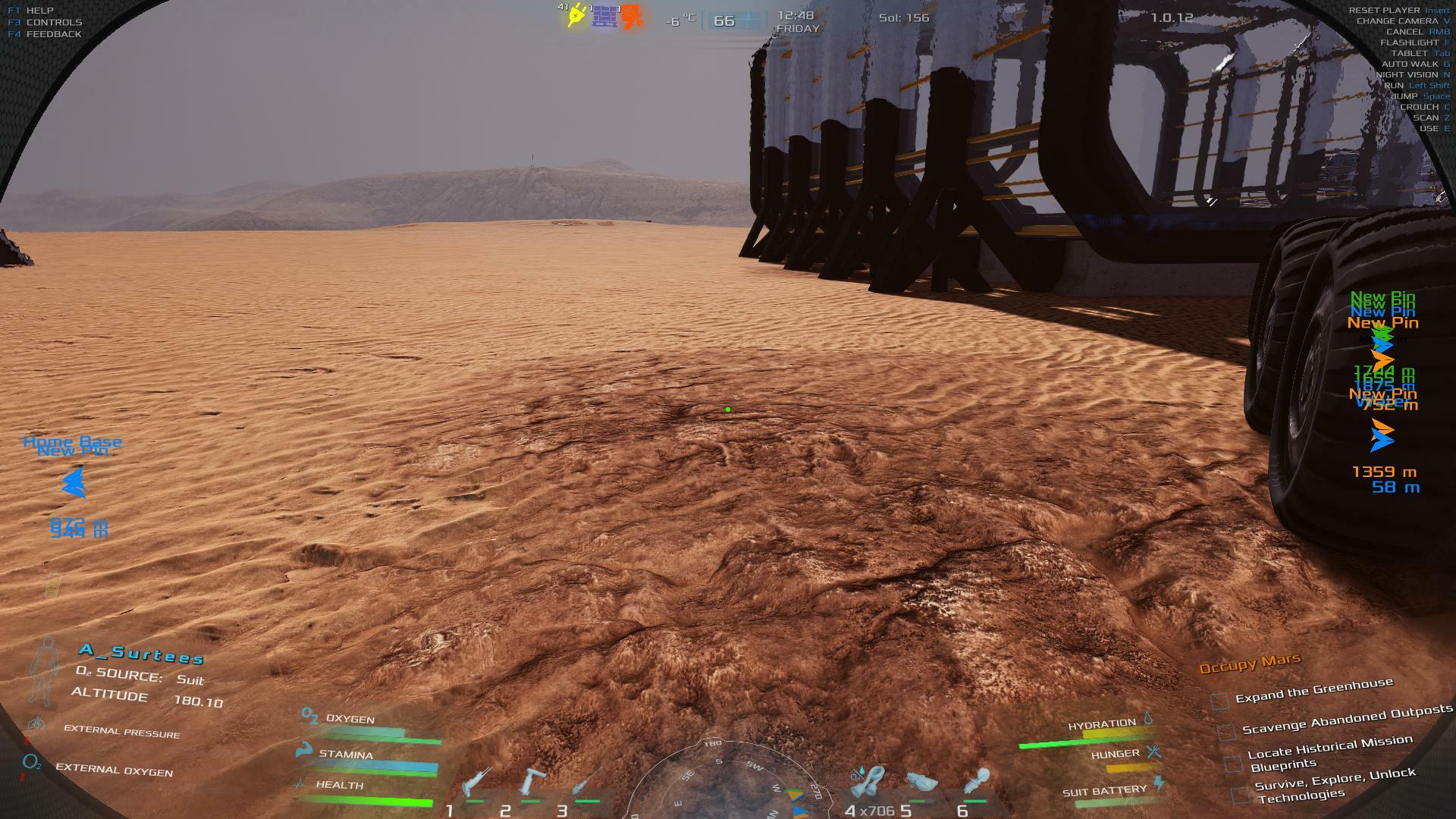
Task: Click the purple brick wall status icon
Action: point(605,16)
